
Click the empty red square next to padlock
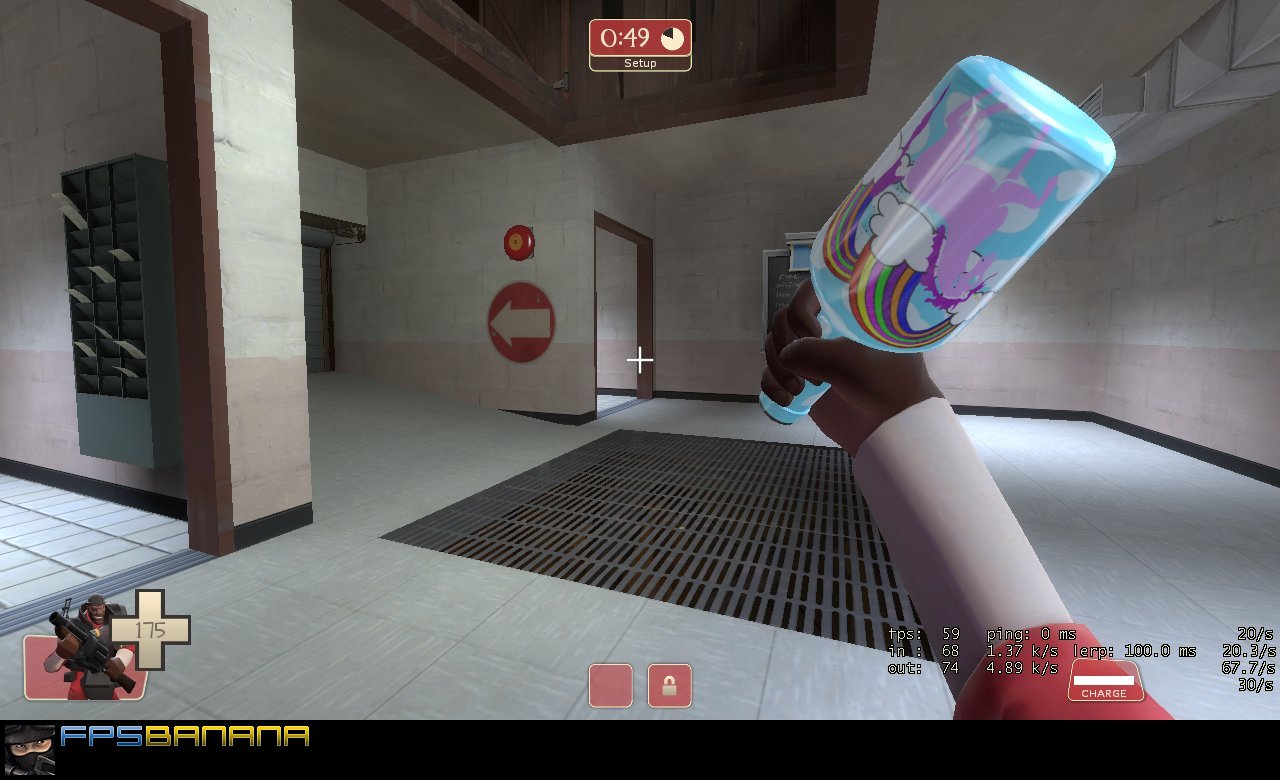pos(610,684)
